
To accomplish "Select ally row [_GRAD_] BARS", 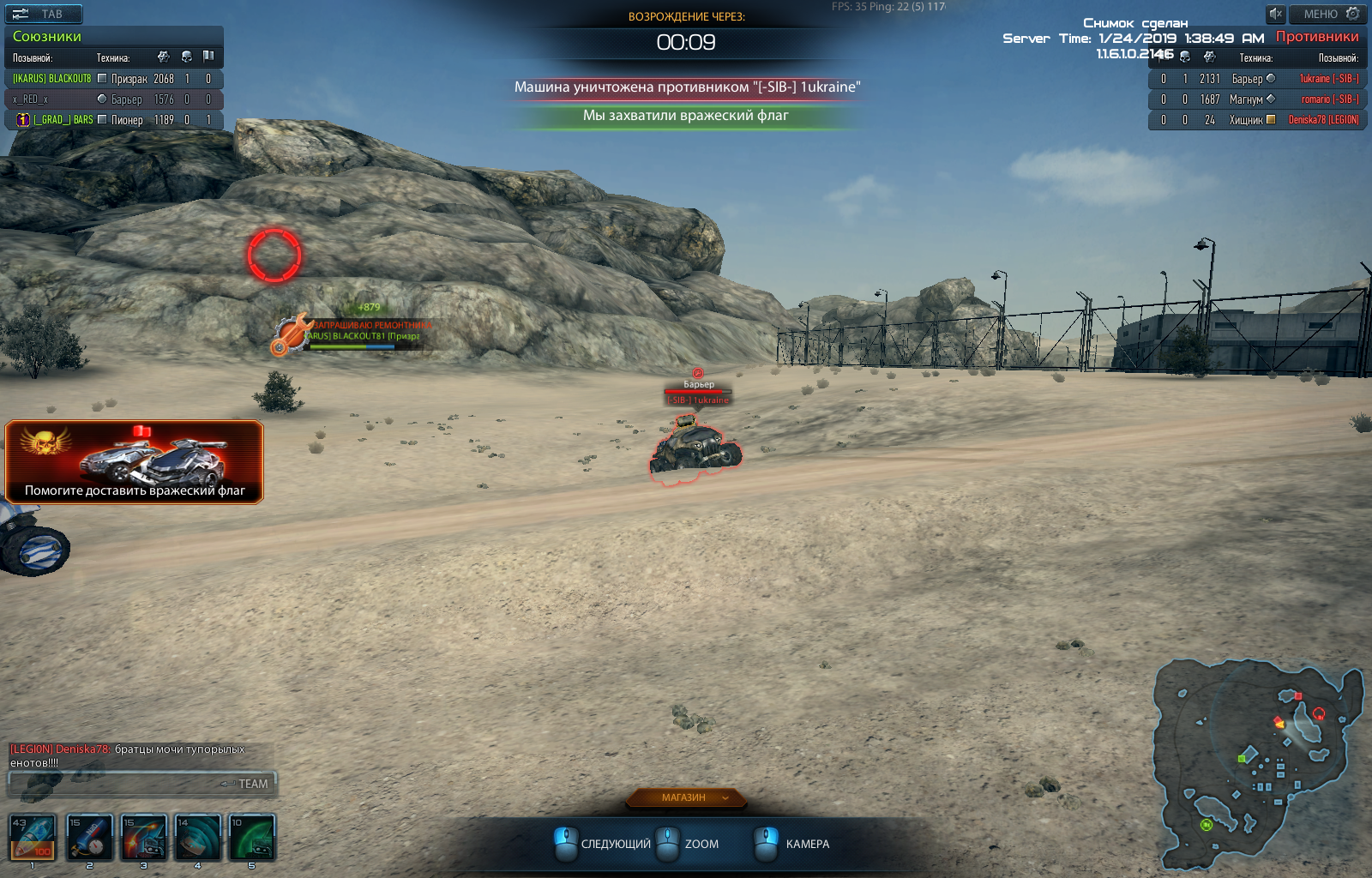I will point(114,120).
